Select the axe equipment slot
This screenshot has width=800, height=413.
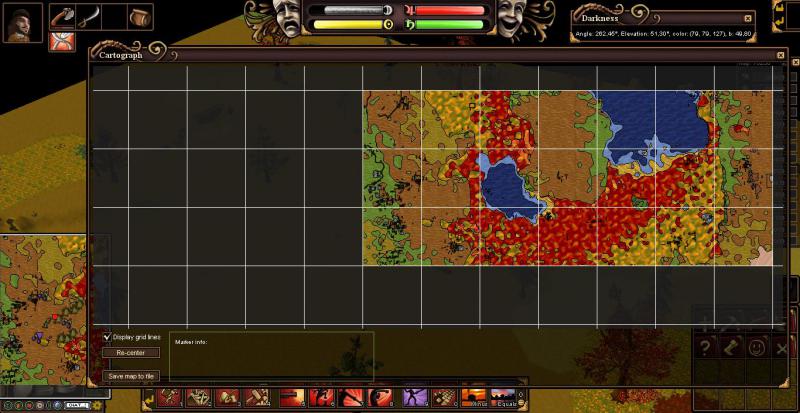(x=62, y=16)
